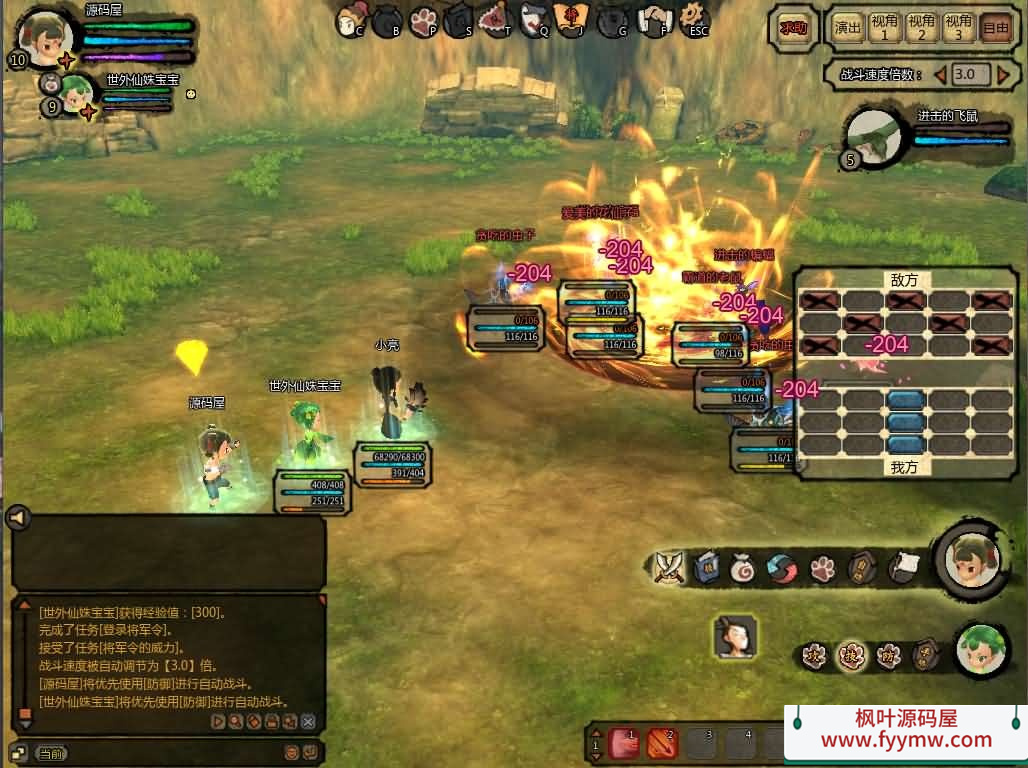Select camera 视角 3
Screen dimensions: 1028x768
[x=958, y=28]
